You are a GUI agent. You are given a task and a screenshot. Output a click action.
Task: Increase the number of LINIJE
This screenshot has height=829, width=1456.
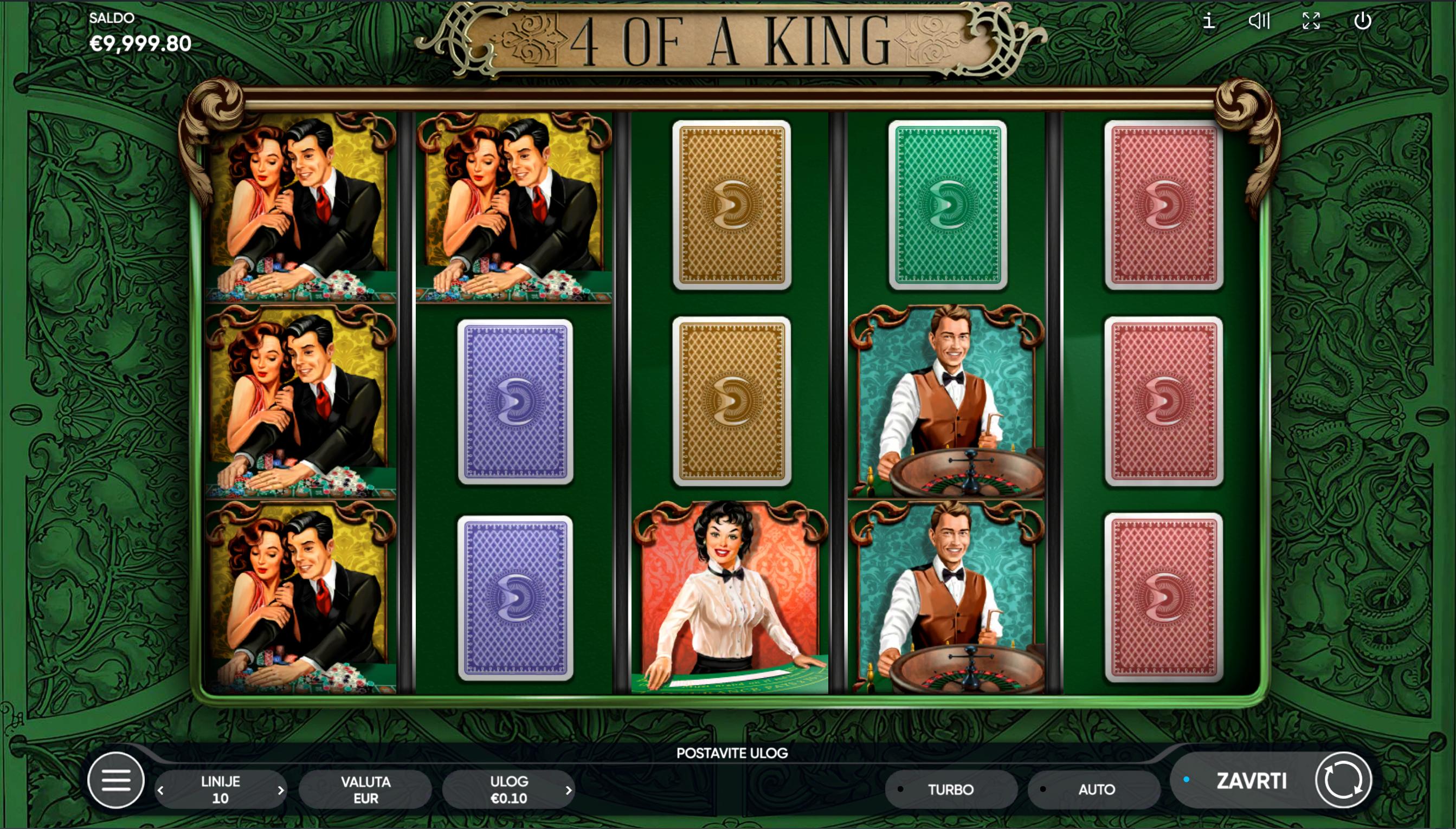280,791
